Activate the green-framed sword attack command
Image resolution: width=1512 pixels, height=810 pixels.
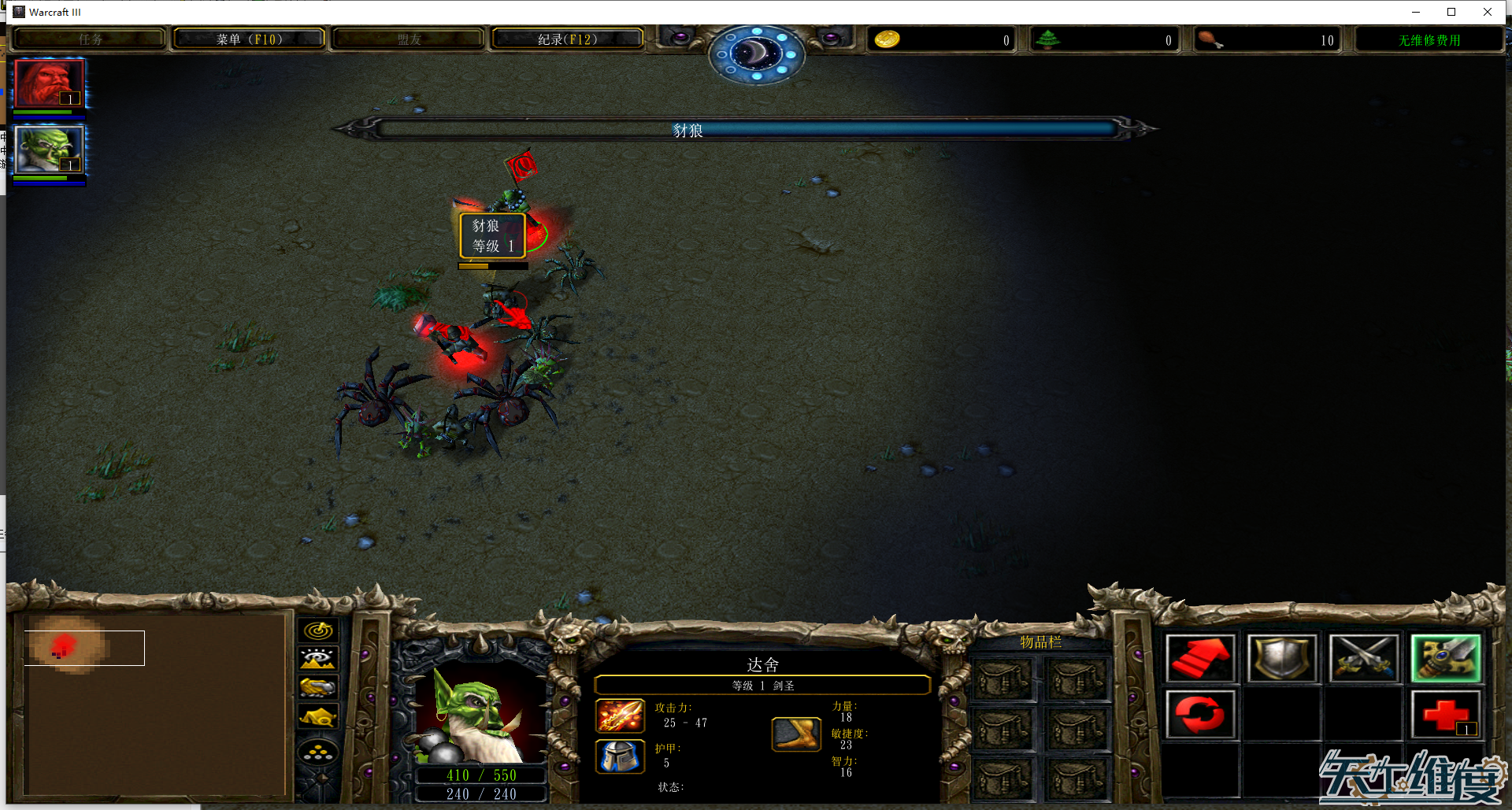click(x=1446, y=658)
